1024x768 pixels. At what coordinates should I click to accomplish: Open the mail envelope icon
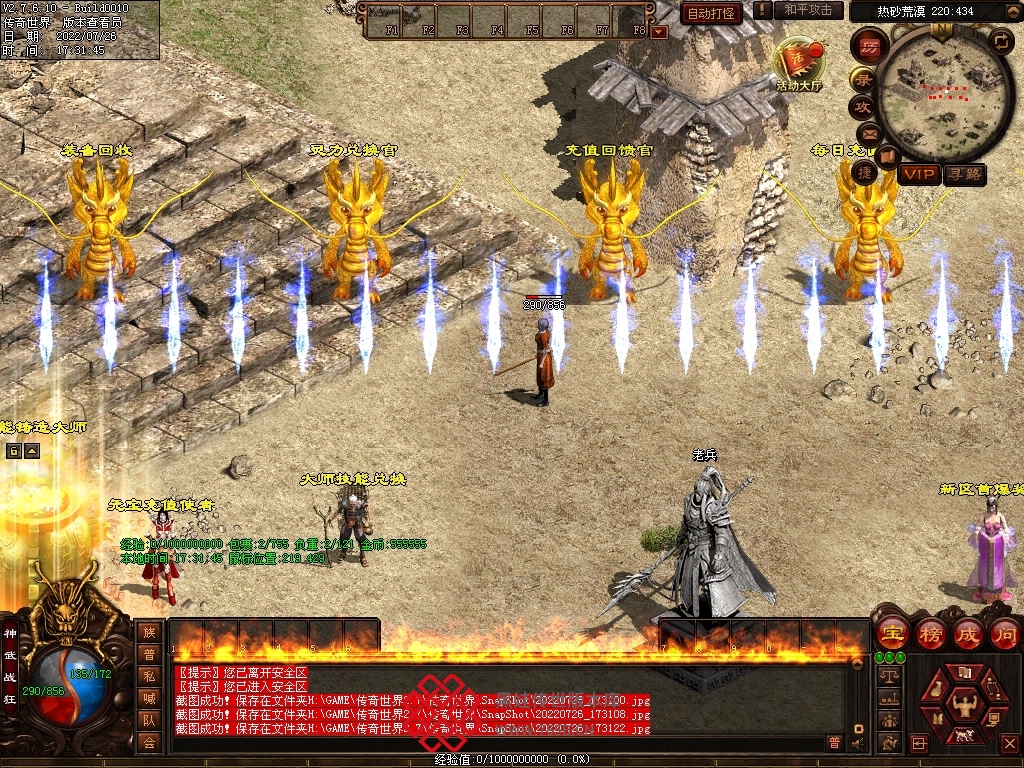point(867,133)
